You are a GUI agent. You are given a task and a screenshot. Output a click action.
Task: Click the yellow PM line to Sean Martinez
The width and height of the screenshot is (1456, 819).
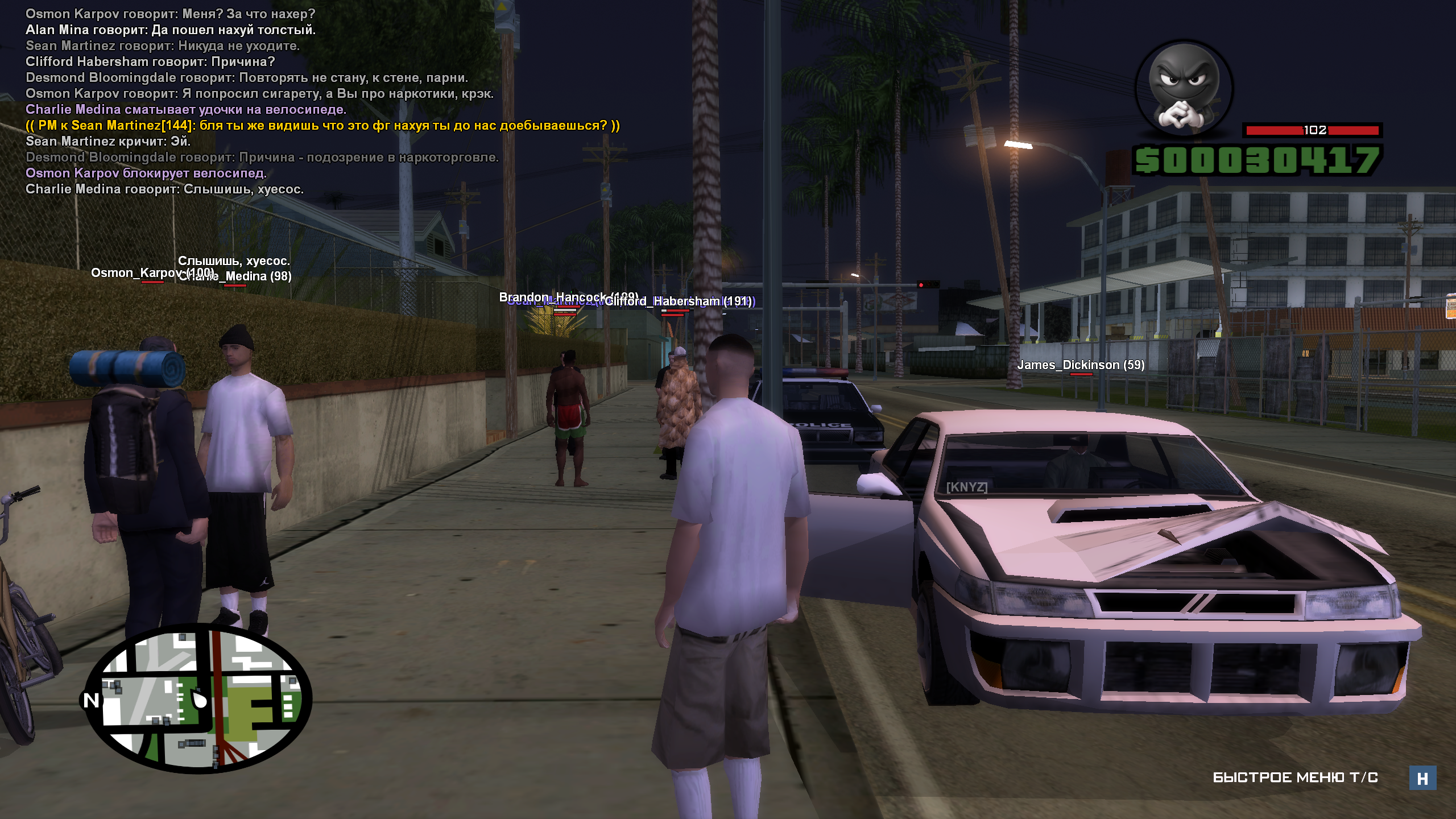click(322, 126)
